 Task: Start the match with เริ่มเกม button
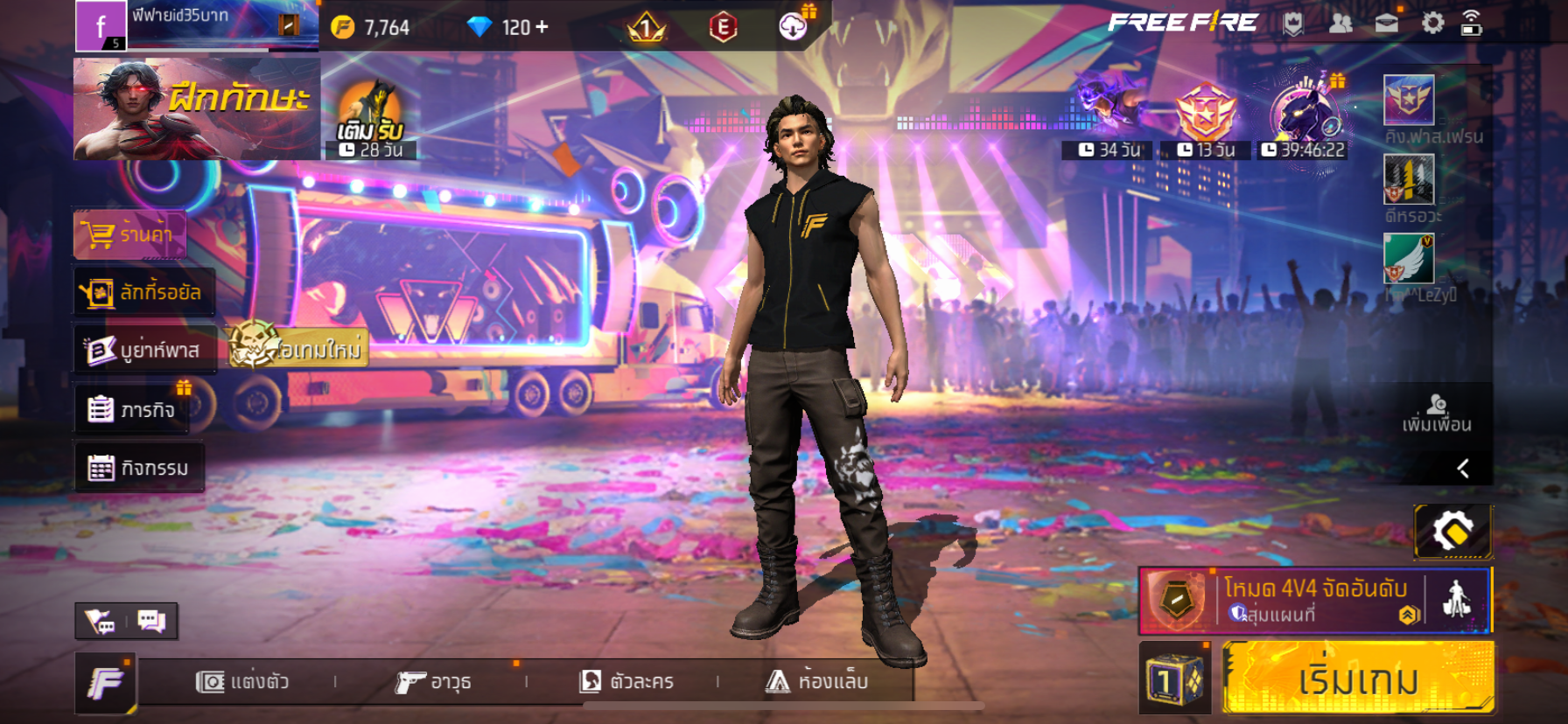[x=1357, y=679]
